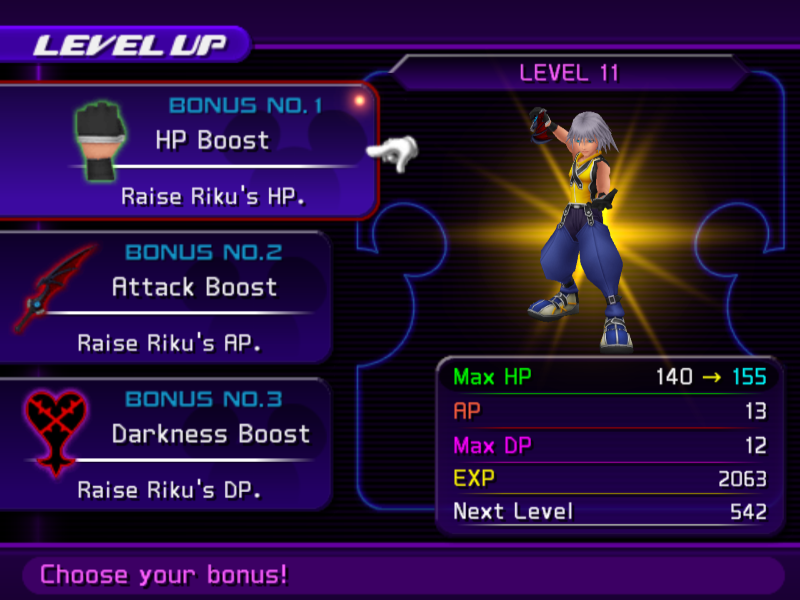Pick the Darkness Boost bonus
Image resolution: width=800 pixels, height=600 pixels.
(210, 435)
